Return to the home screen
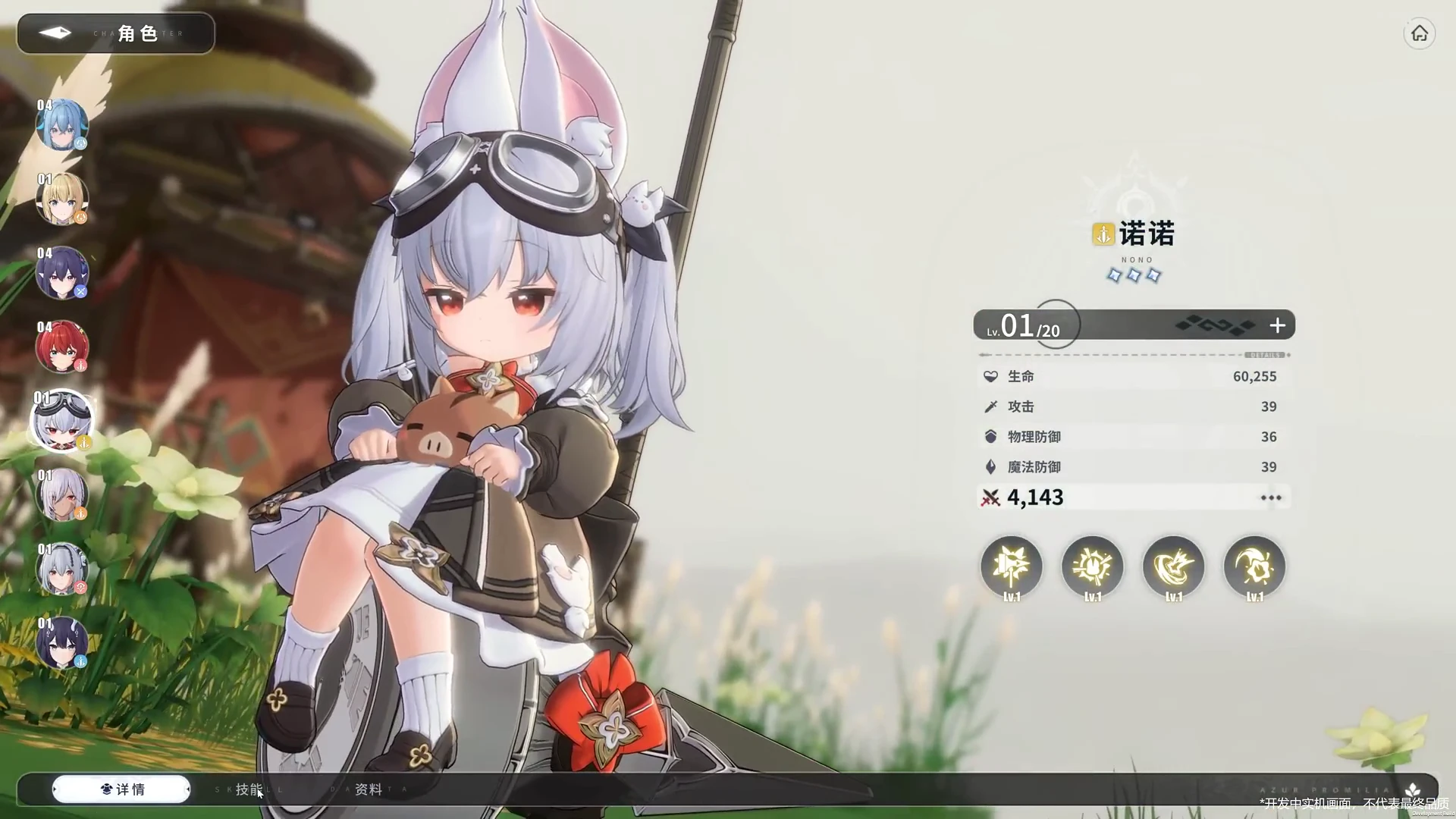This screenshot has height=819, width=1456. click(1419, 34)
